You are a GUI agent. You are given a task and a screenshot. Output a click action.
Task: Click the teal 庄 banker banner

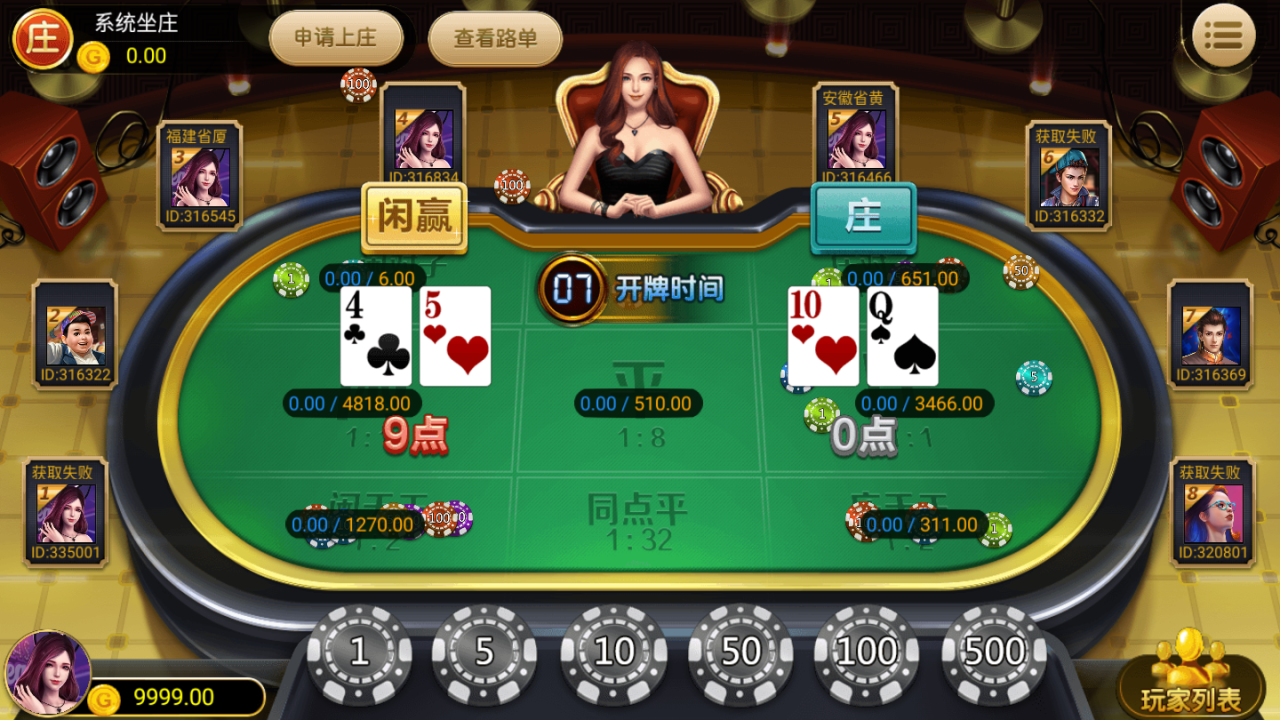point(863,215)
